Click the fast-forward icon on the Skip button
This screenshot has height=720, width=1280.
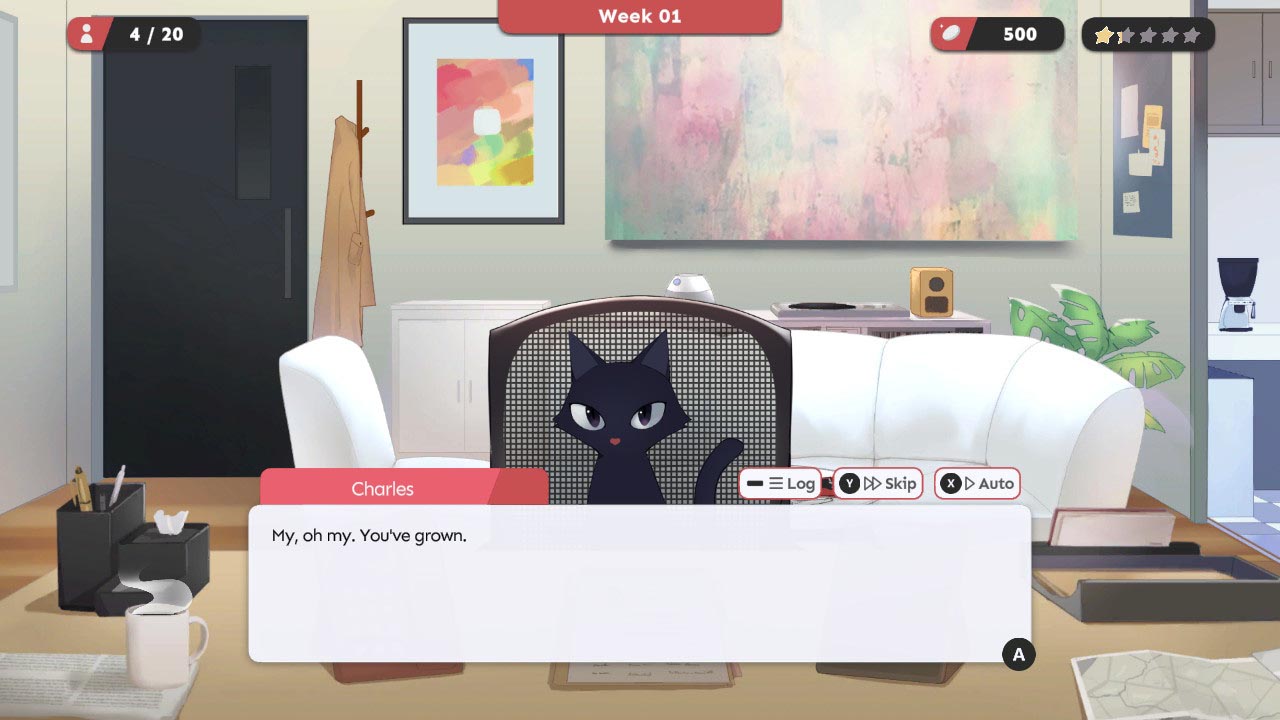point(872,483)
